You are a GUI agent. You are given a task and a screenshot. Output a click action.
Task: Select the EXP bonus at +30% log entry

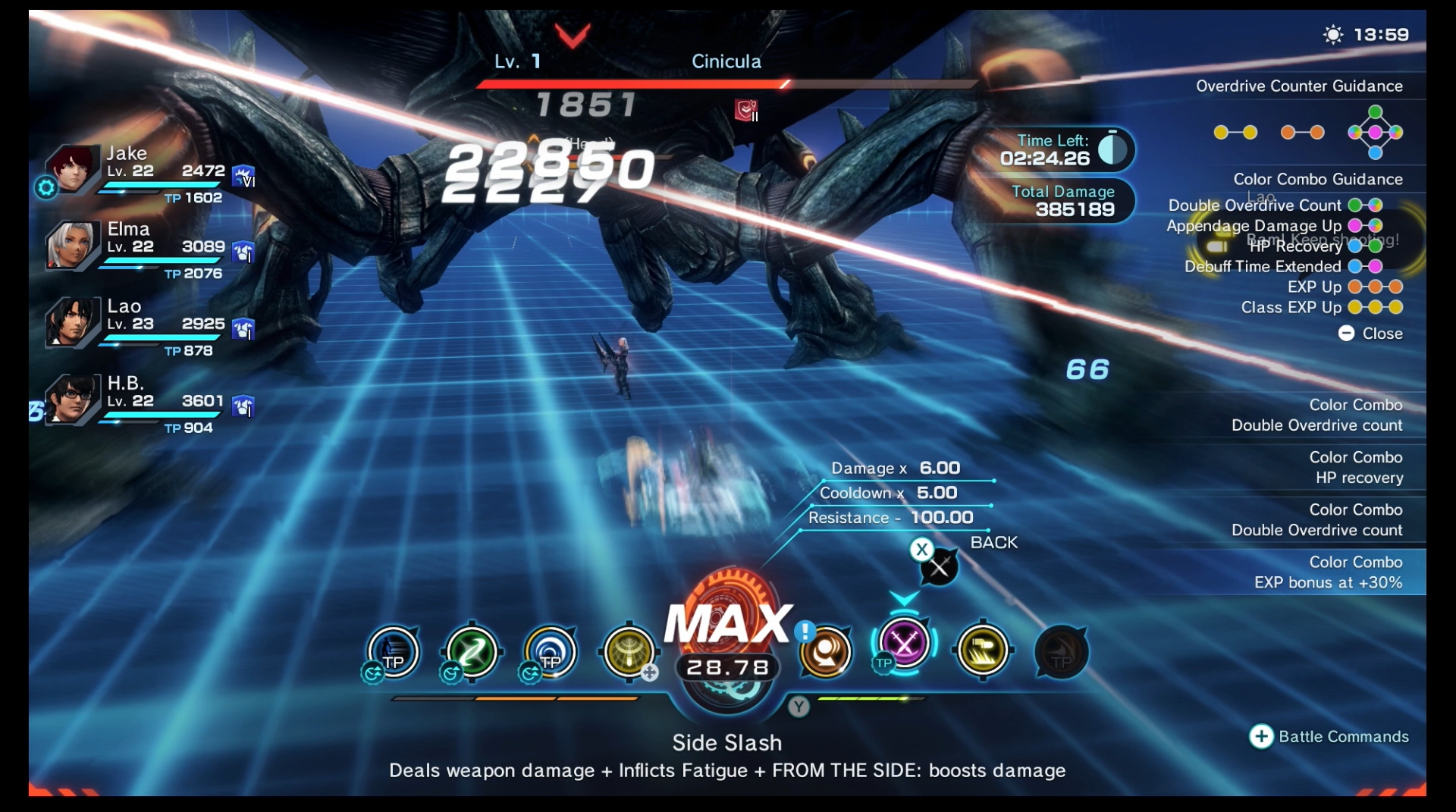pos(1327,572)
